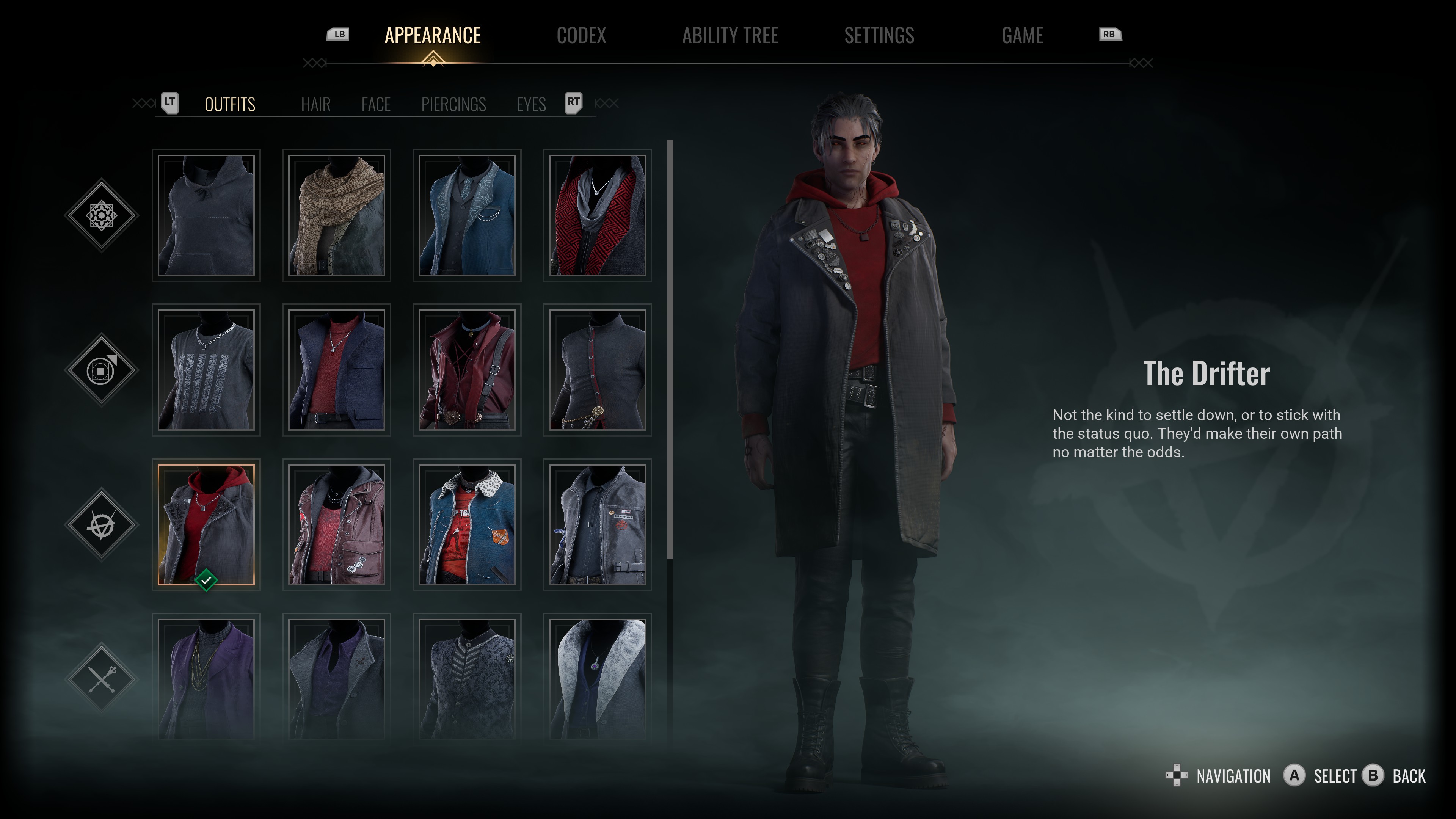
Task: Select the blue suit with tie outfit
Action: tap(467, 215)
